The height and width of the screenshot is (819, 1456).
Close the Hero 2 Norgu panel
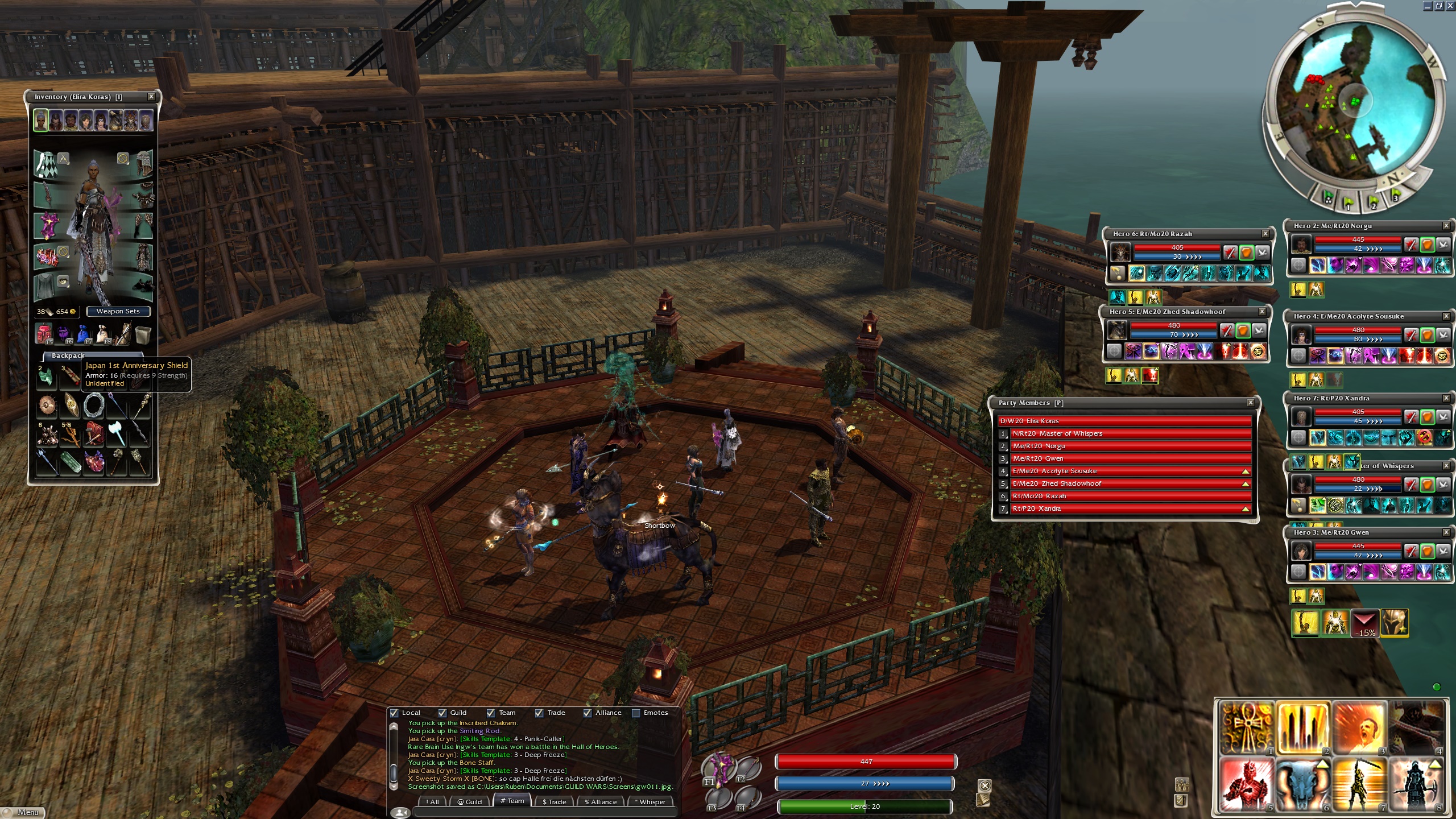[1446, 226]
